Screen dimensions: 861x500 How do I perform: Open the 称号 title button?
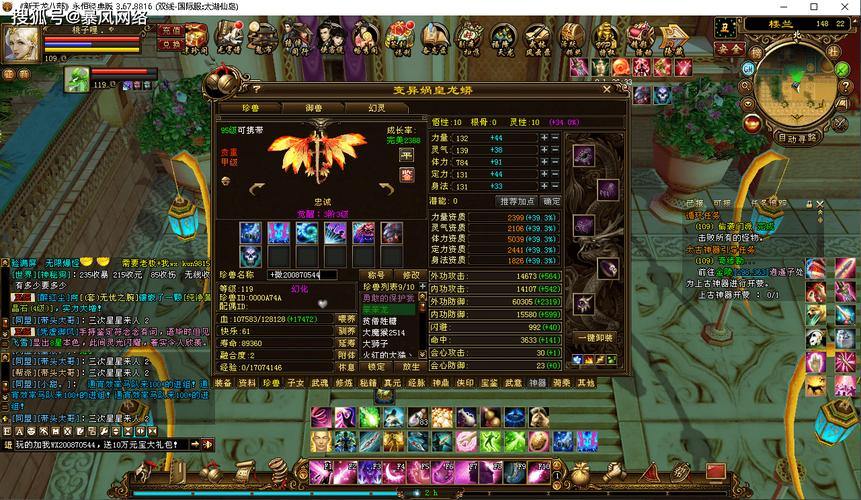click(376, 274)
